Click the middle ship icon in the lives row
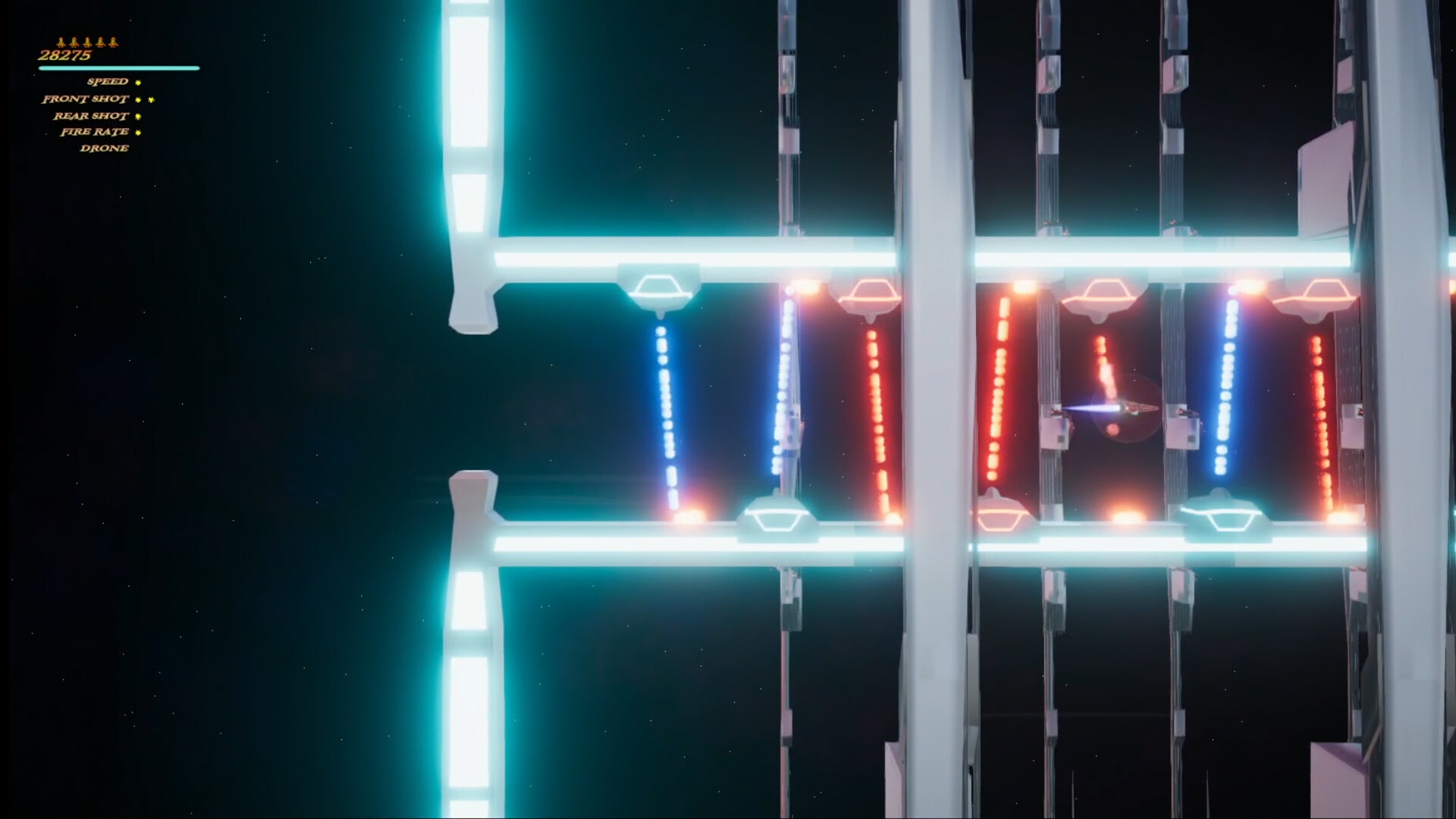Screen dimensions: 1456x819 88,42
